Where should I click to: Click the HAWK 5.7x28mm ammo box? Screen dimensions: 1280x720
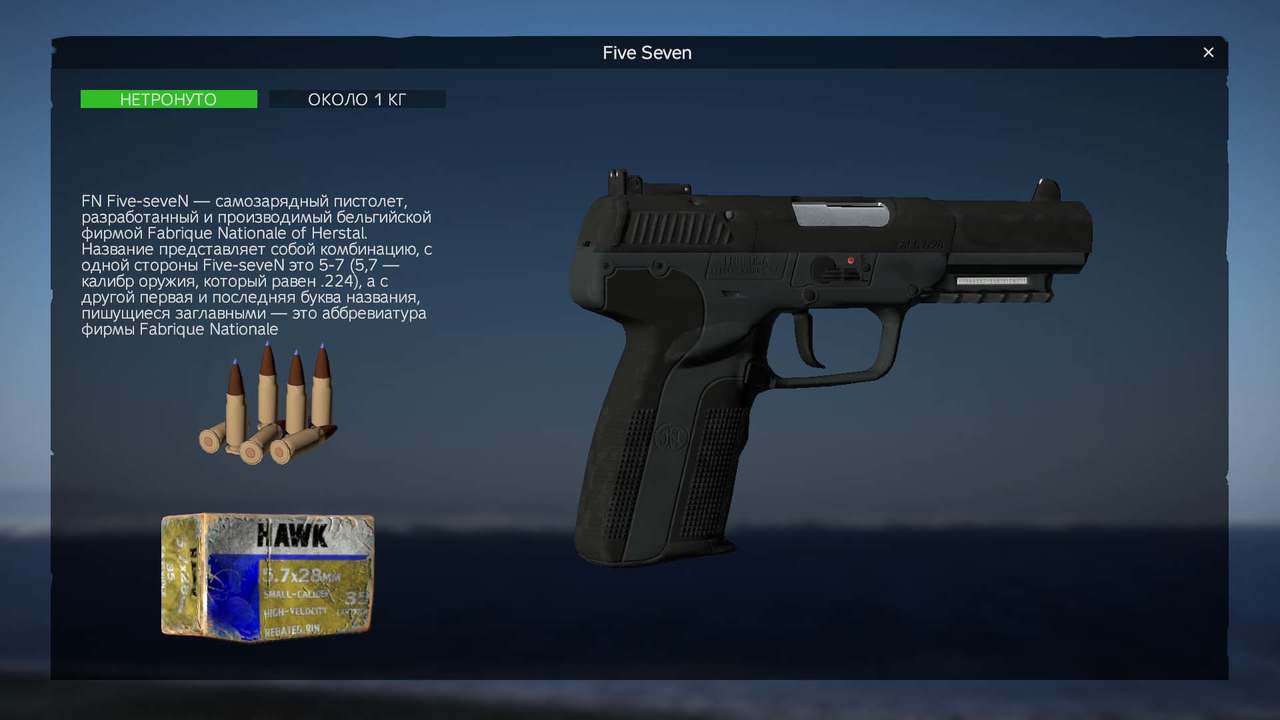tap(267, 576)
